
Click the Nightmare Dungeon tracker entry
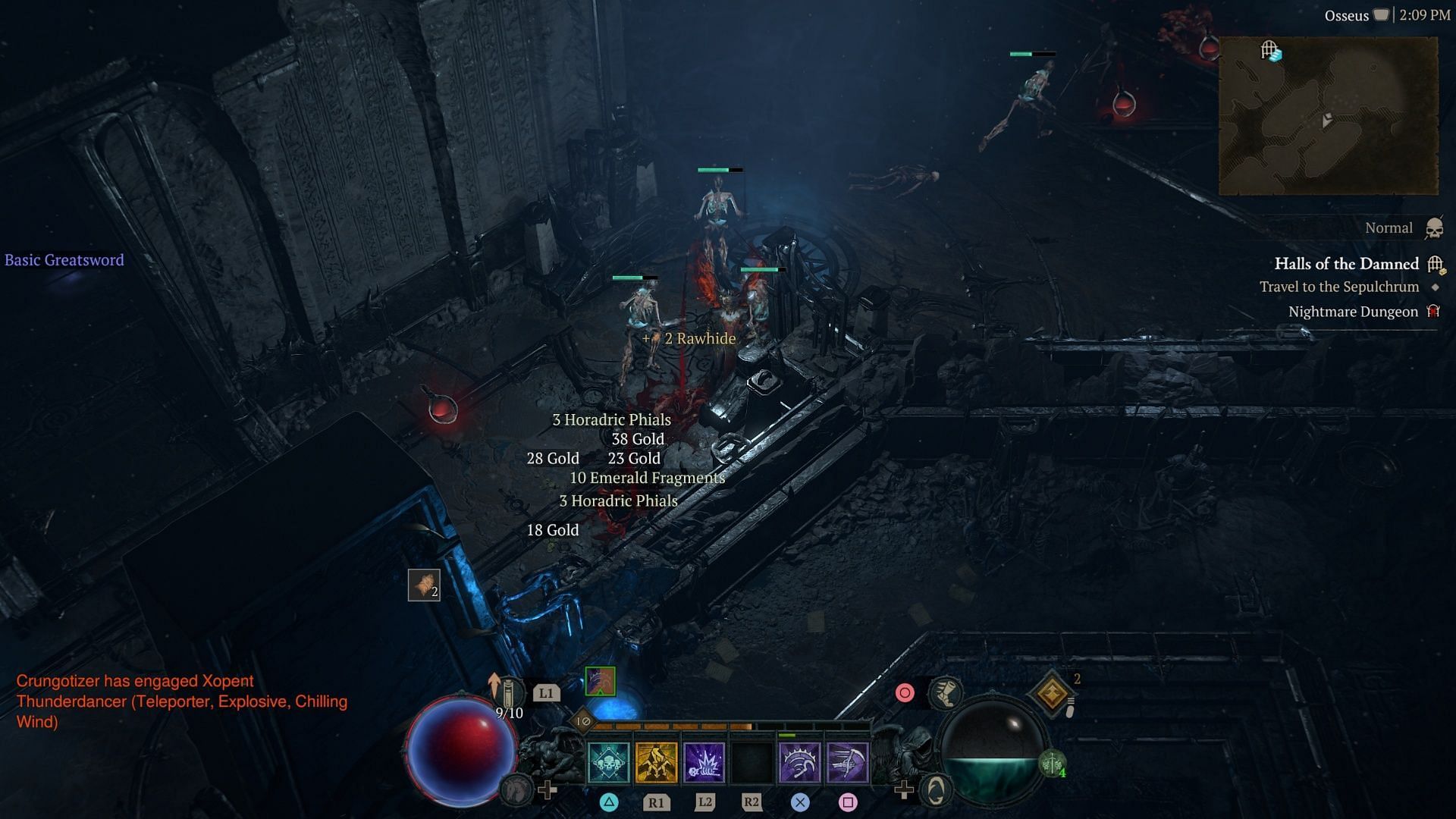(x=1353, y=312)
